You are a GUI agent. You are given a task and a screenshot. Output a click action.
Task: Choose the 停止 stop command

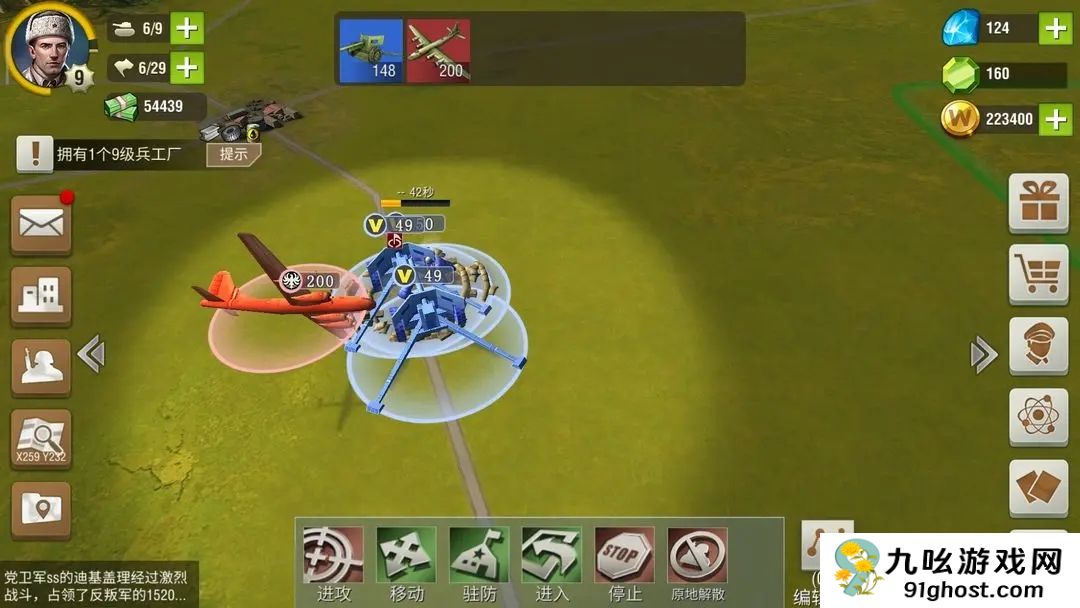point(625,565)
